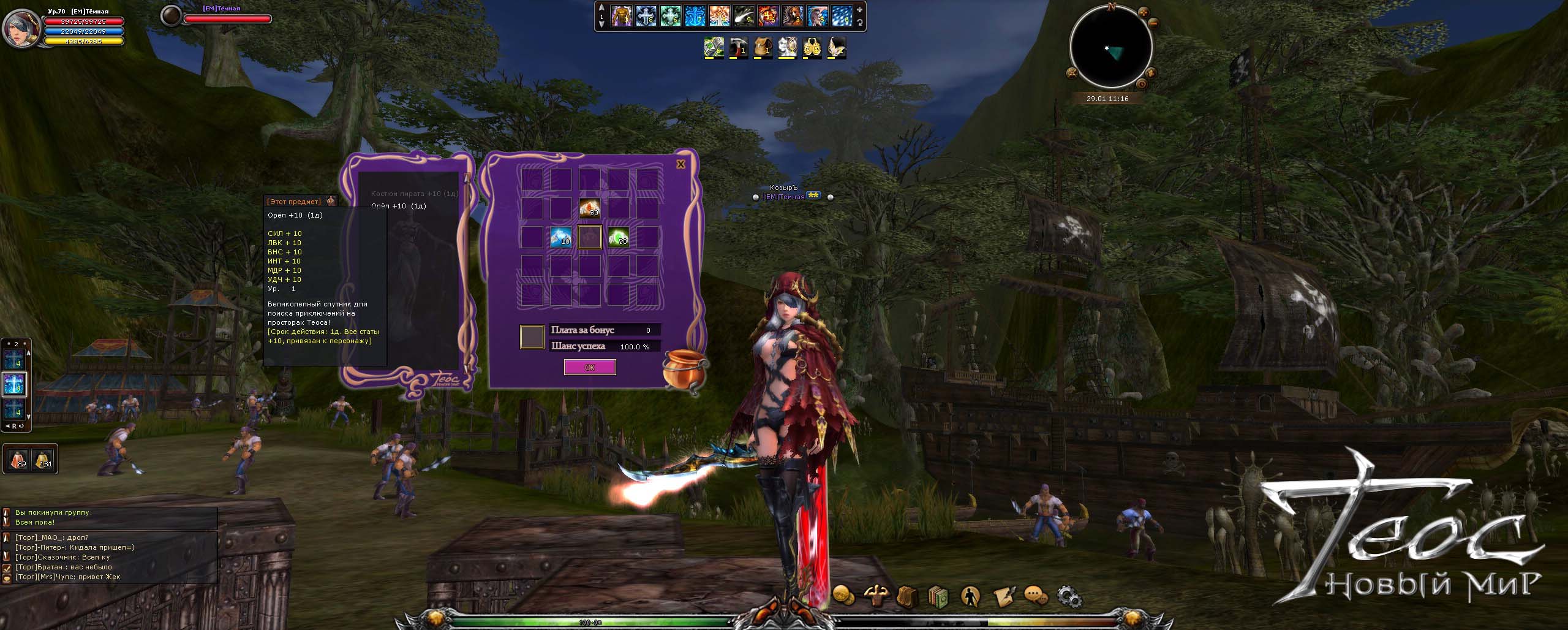
Task: Select the blue crystal stack of 10
Action: coord(560,237)
